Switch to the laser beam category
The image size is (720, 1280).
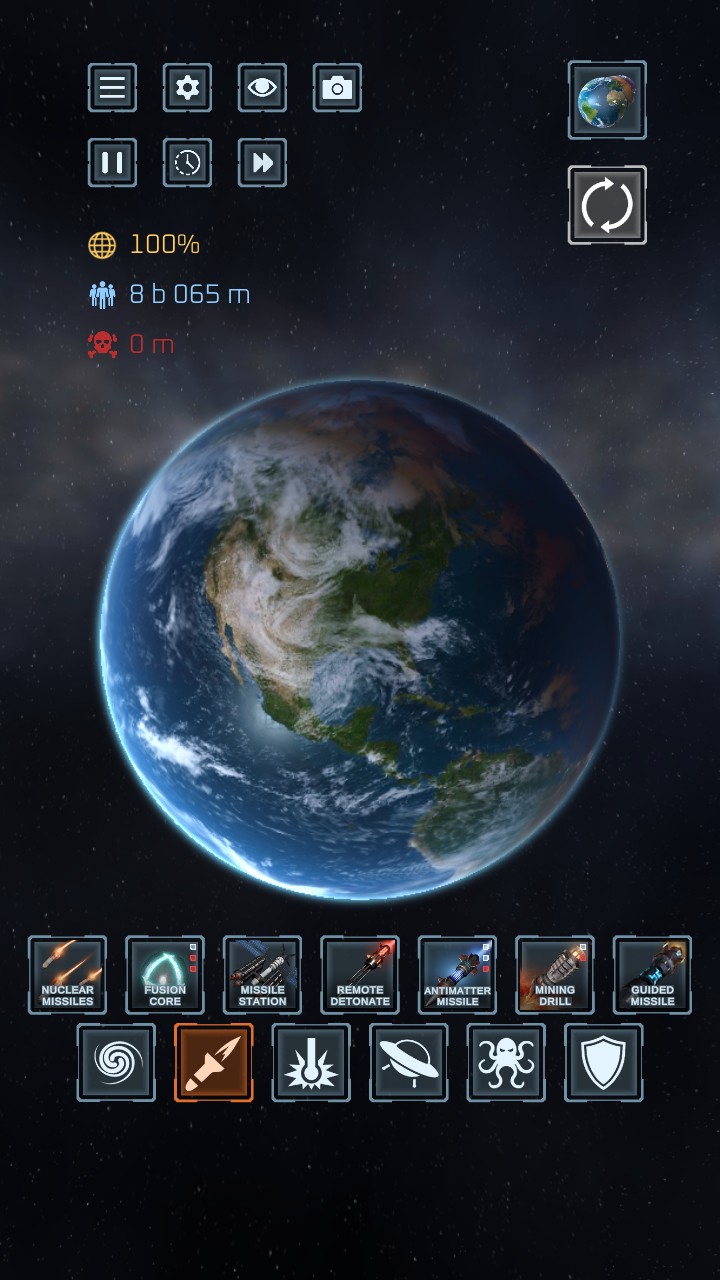[x=311, y=1062]
